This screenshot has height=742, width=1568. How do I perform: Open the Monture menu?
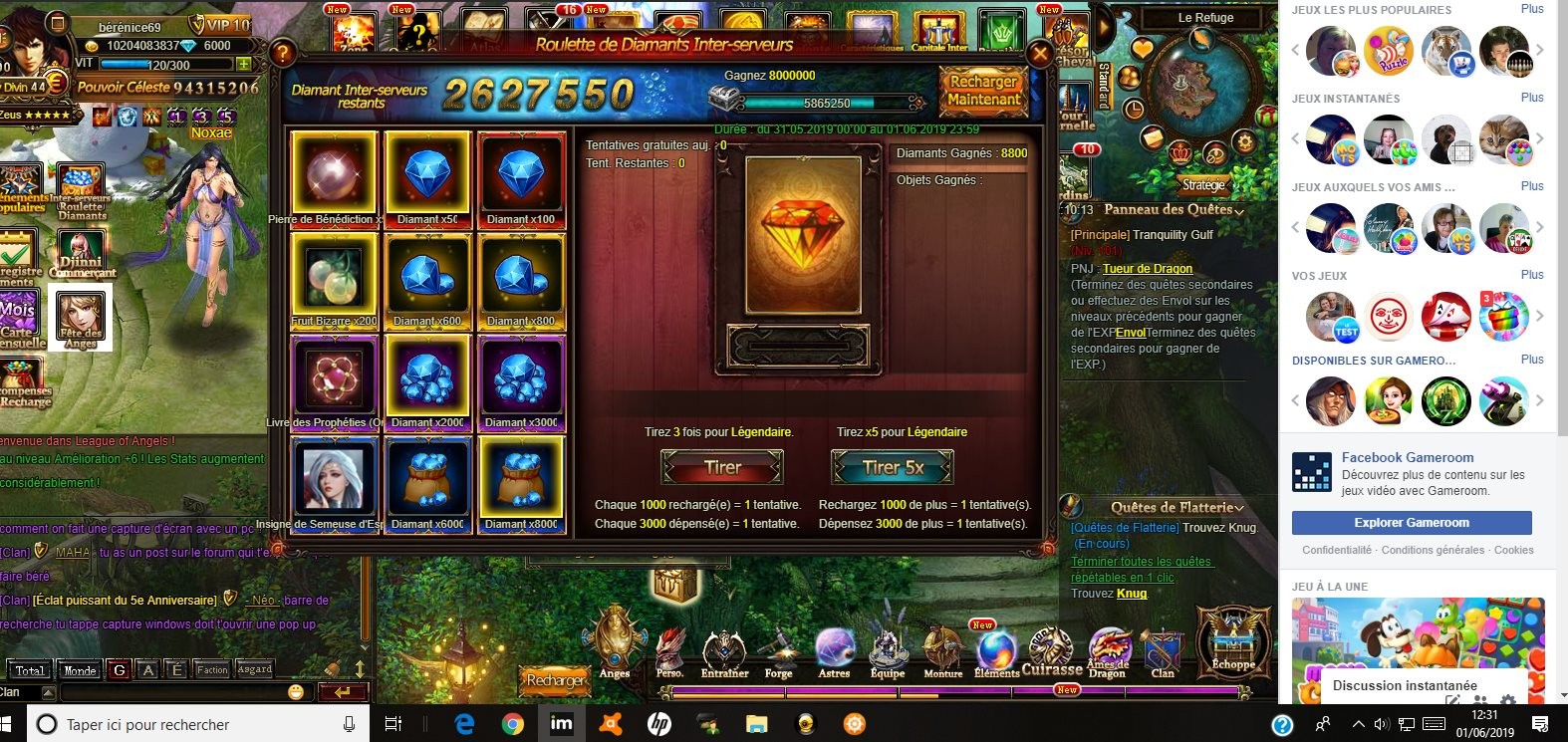pyautogui.click(x=942, y=652)
